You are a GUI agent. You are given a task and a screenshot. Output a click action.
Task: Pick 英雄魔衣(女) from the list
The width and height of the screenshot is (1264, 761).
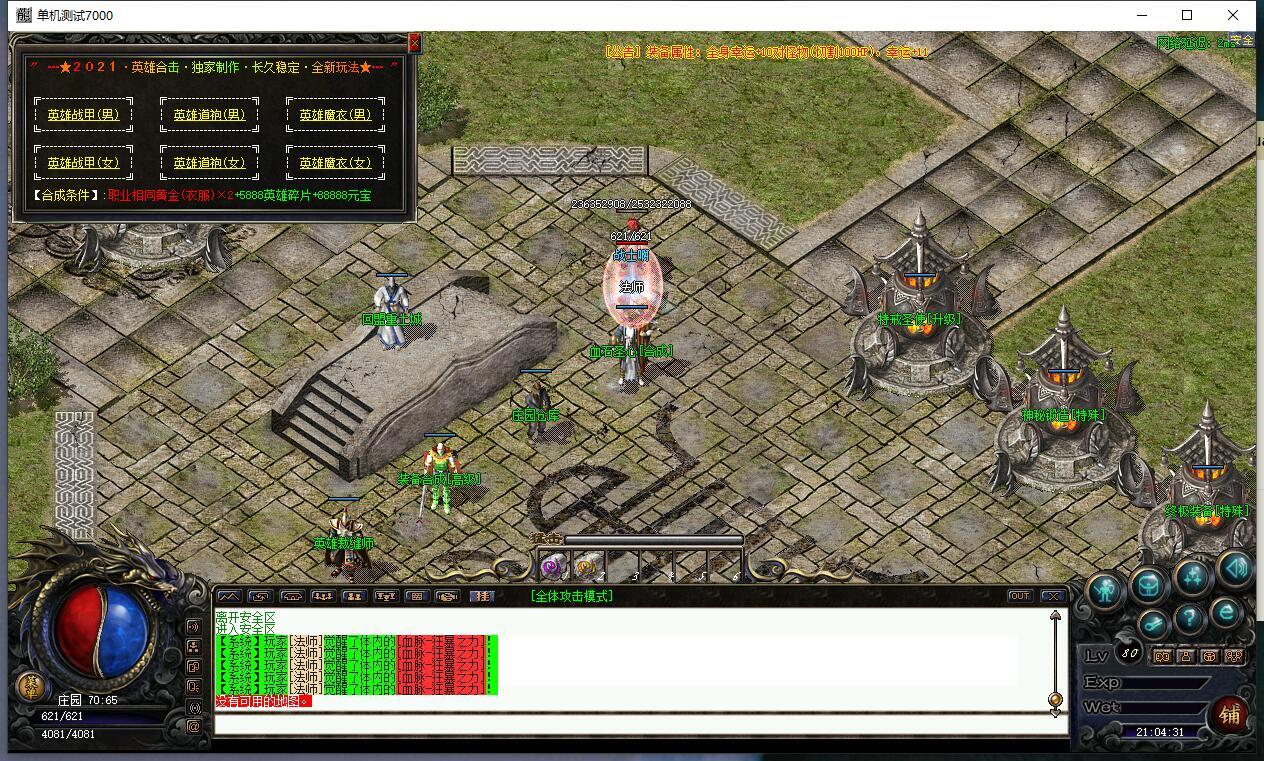click(335, 162)
